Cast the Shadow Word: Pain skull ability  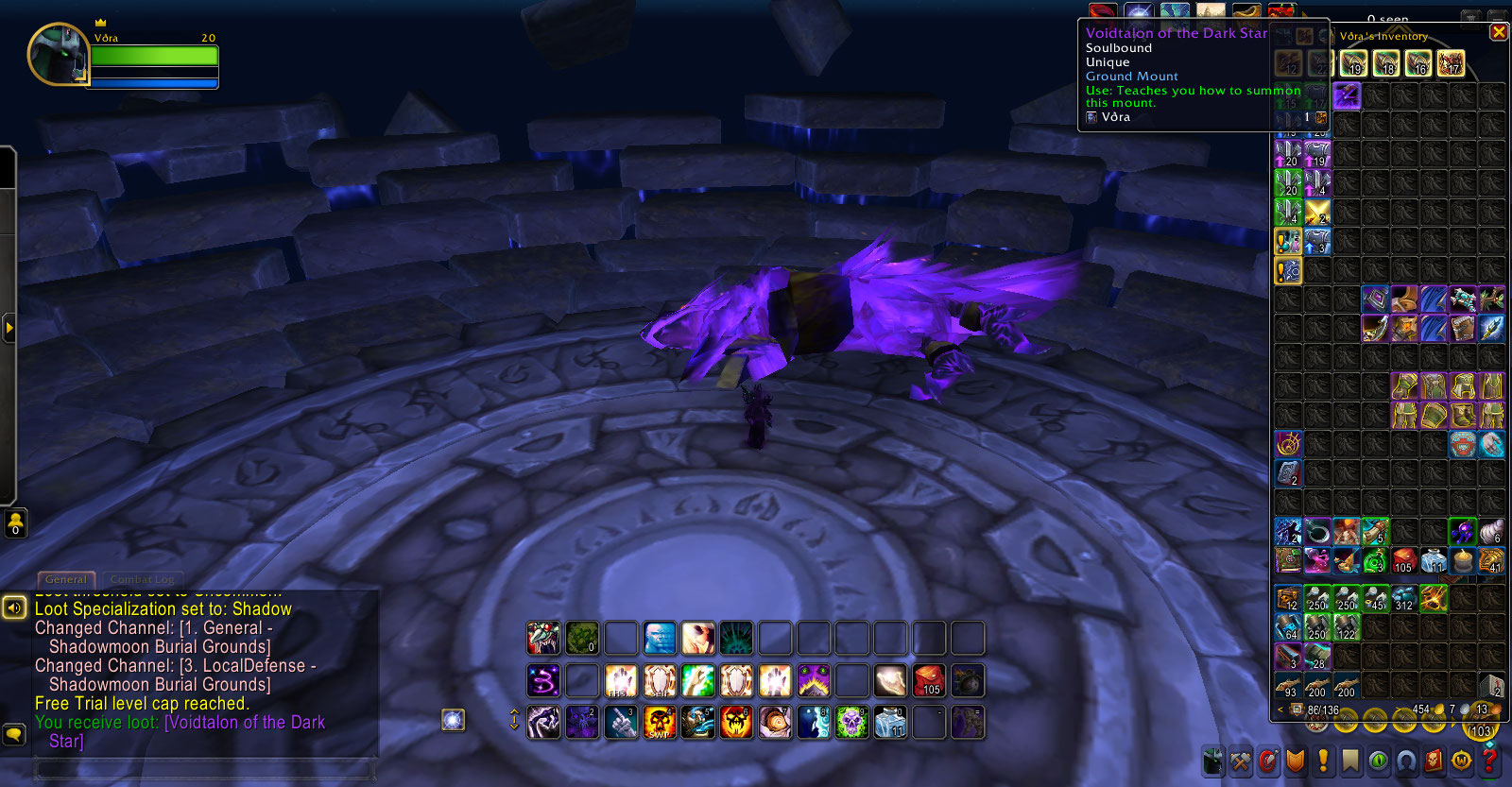pyautogui.click(x=660, y=723)
